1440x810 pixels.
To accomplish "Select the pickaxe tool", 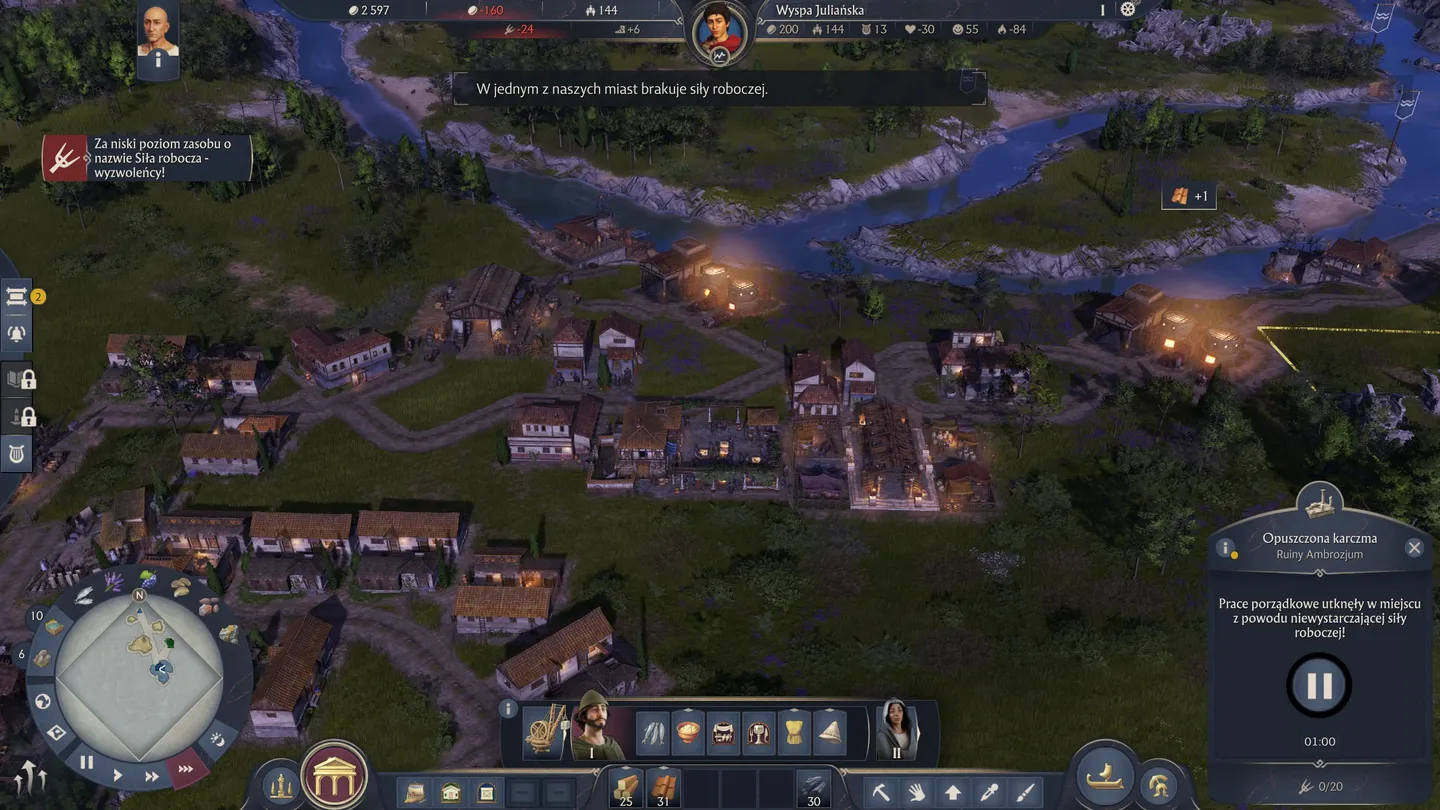I will point(881,792).
